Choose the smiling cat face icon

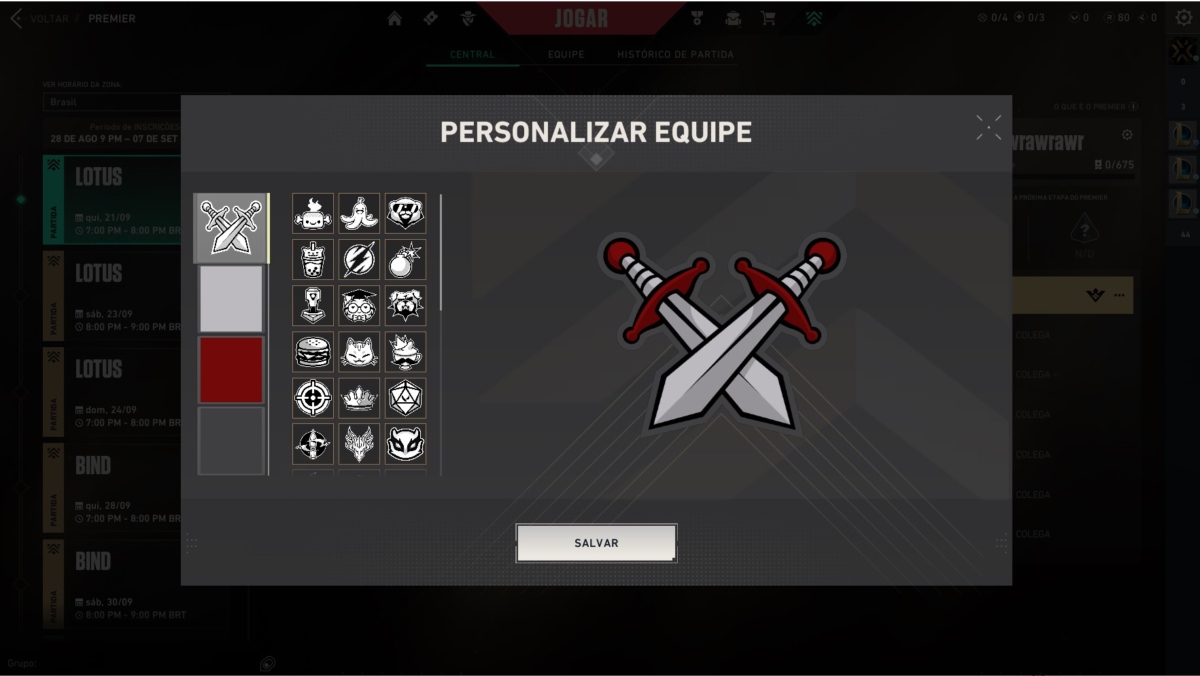(359, 352)
